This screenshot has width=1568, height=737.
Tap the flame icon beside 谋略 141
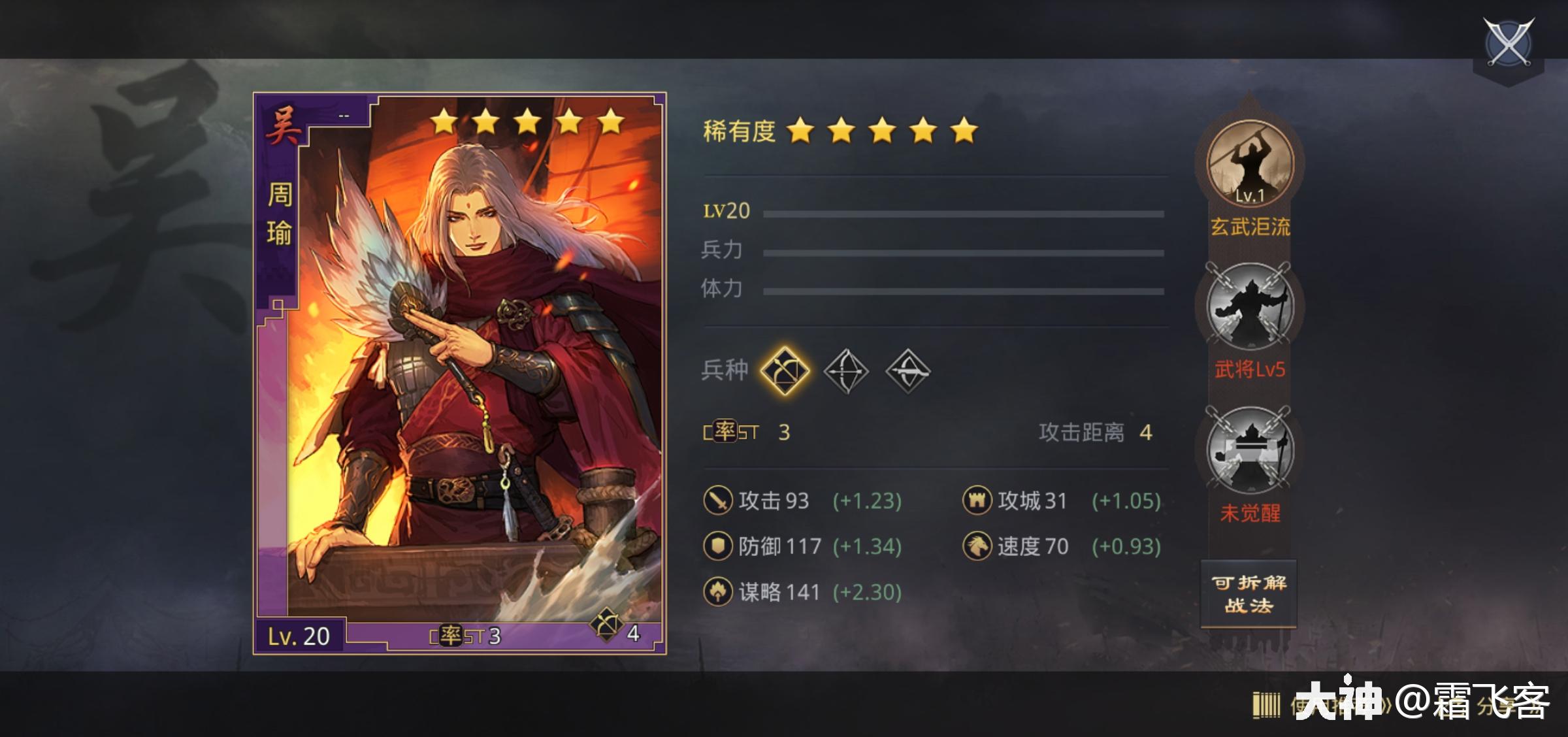coord(717,591)
